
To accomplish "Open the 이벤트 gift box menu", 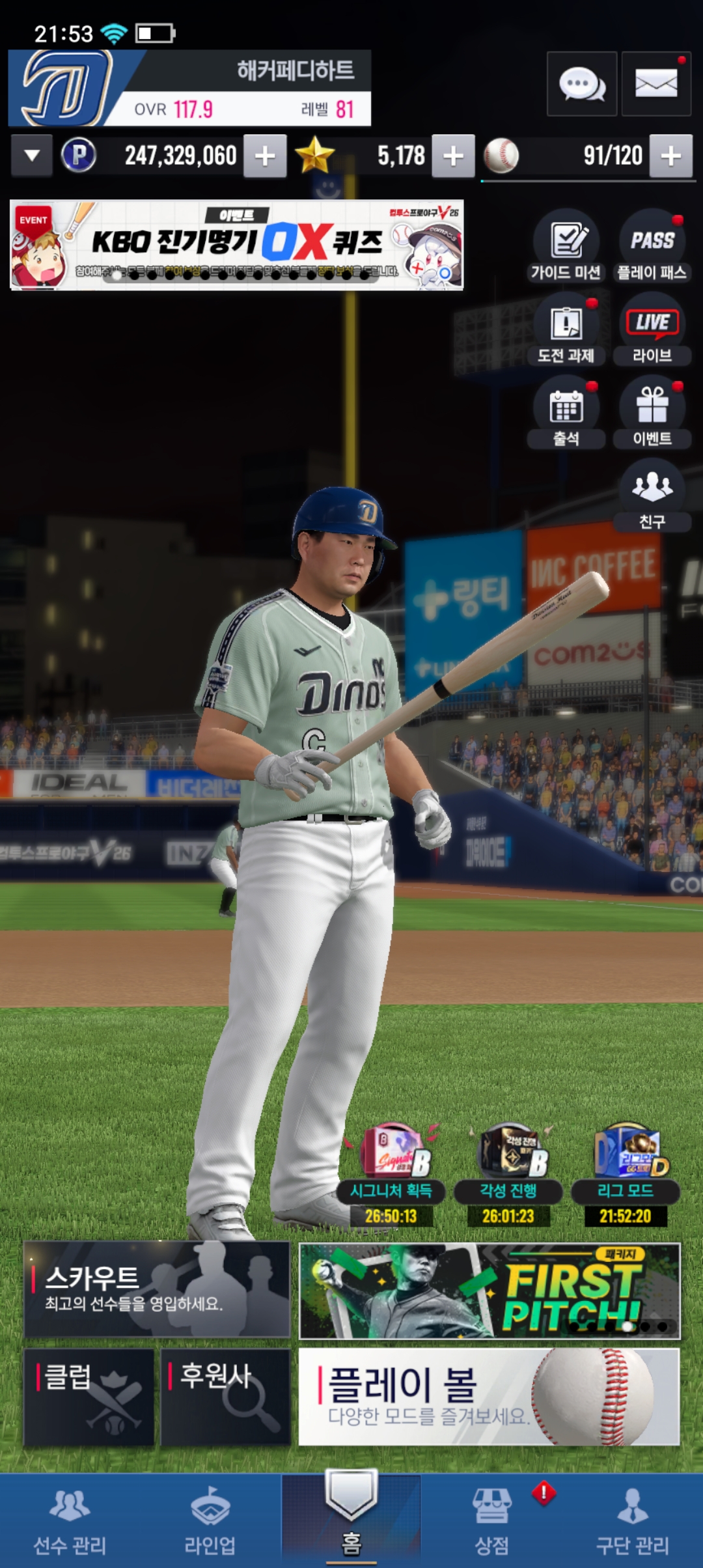I will (652, 412).
